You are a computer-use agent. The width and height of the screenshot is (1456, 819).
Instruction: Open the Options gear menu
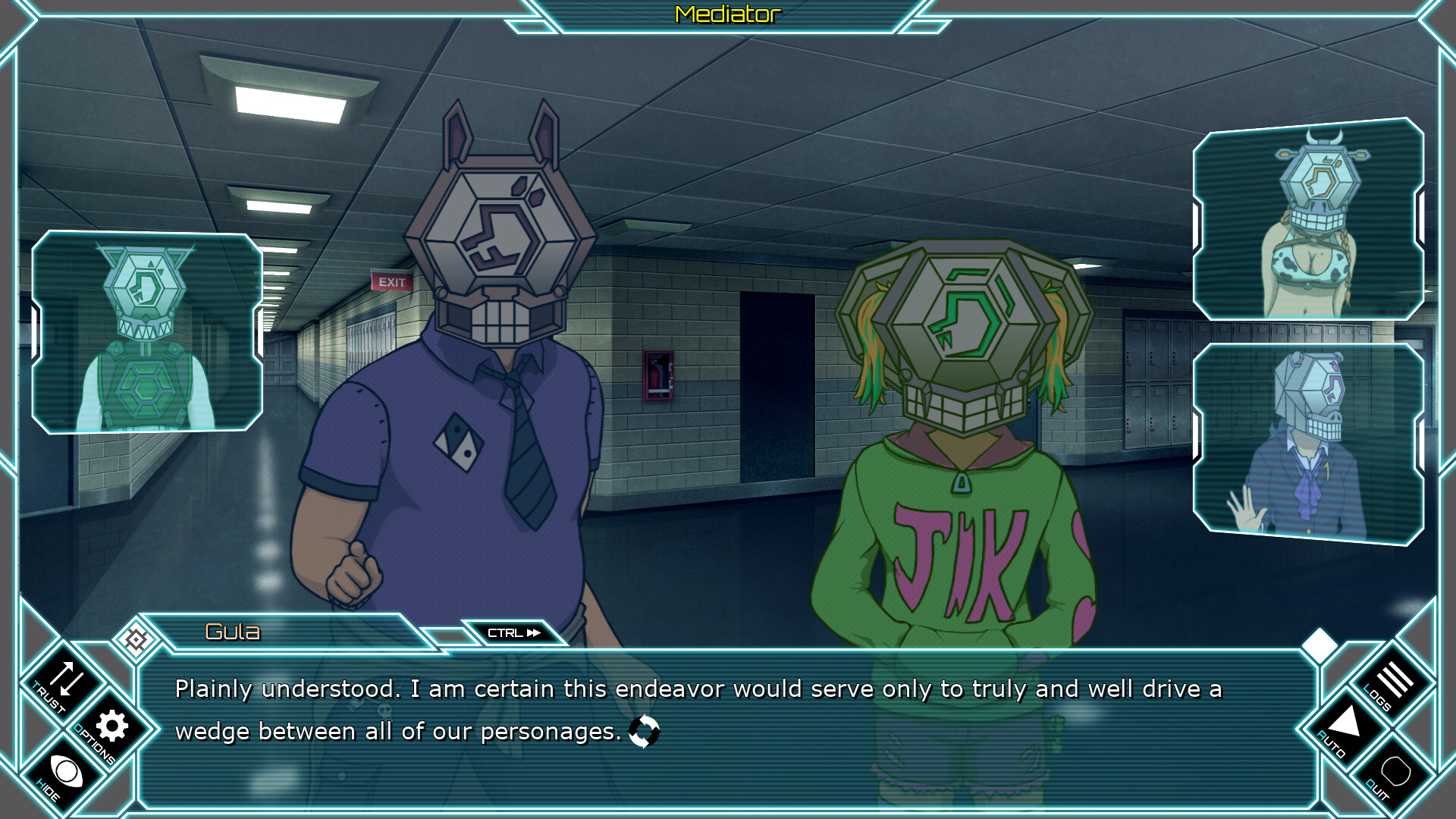pos(111,726)
